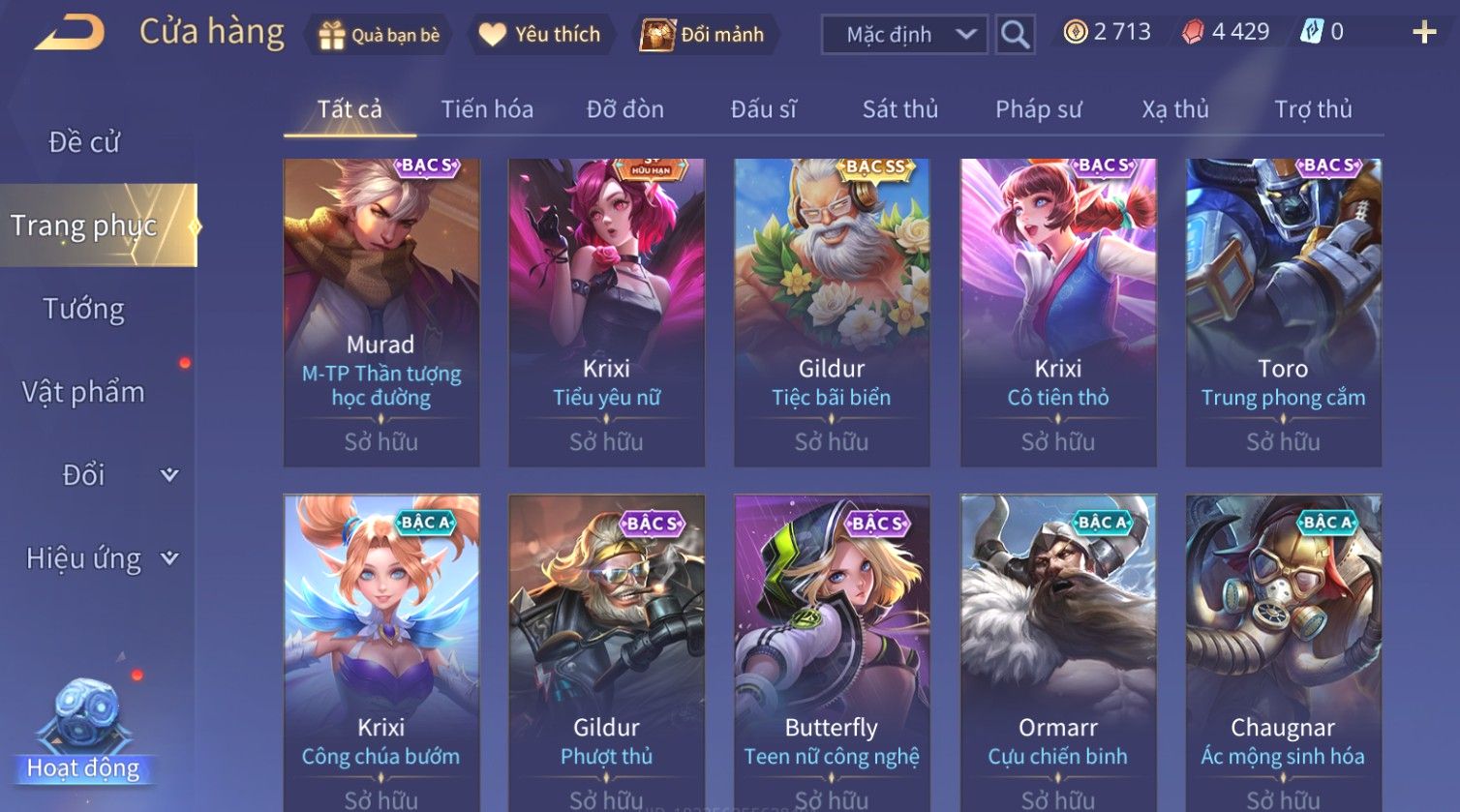Open the Tướng heroes section
The height and width of the screenshot is (812, 1460).
tap(84, 309)
